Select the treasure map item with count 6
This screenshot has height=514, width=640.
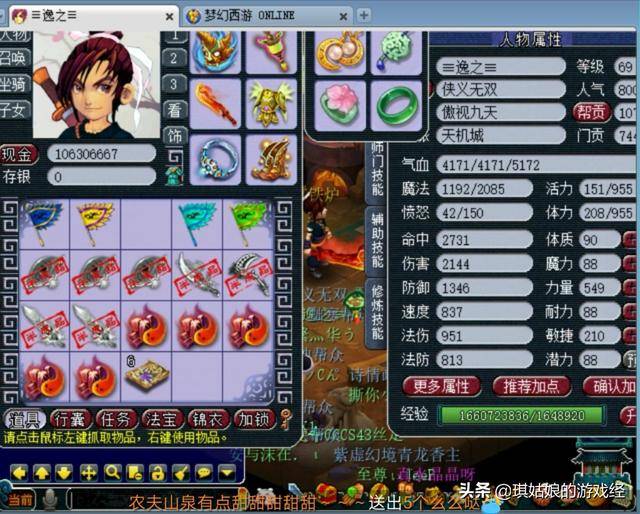(x=146, y=376)
